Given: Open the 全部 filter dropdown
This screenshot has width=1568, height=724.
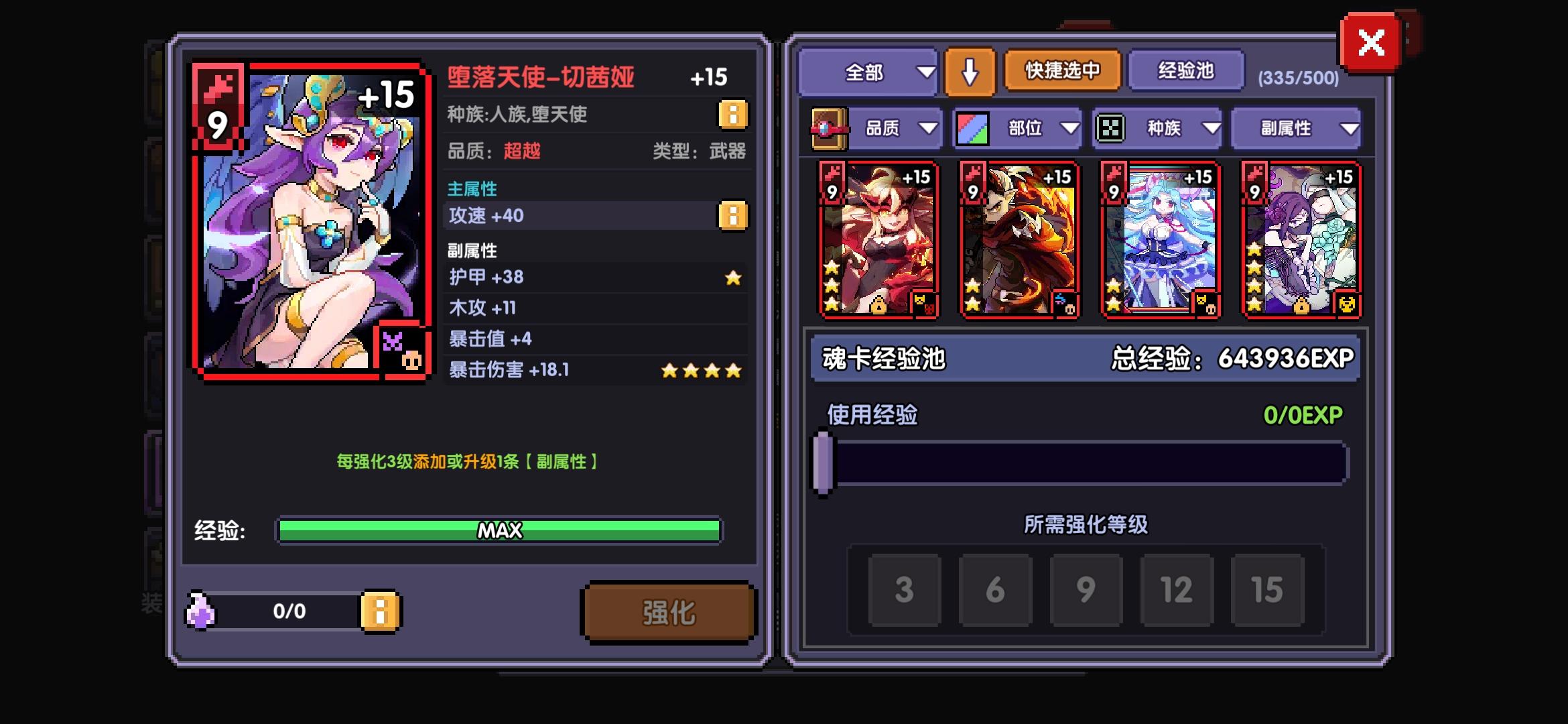Looking at the screenshot, I should point(868,71).
